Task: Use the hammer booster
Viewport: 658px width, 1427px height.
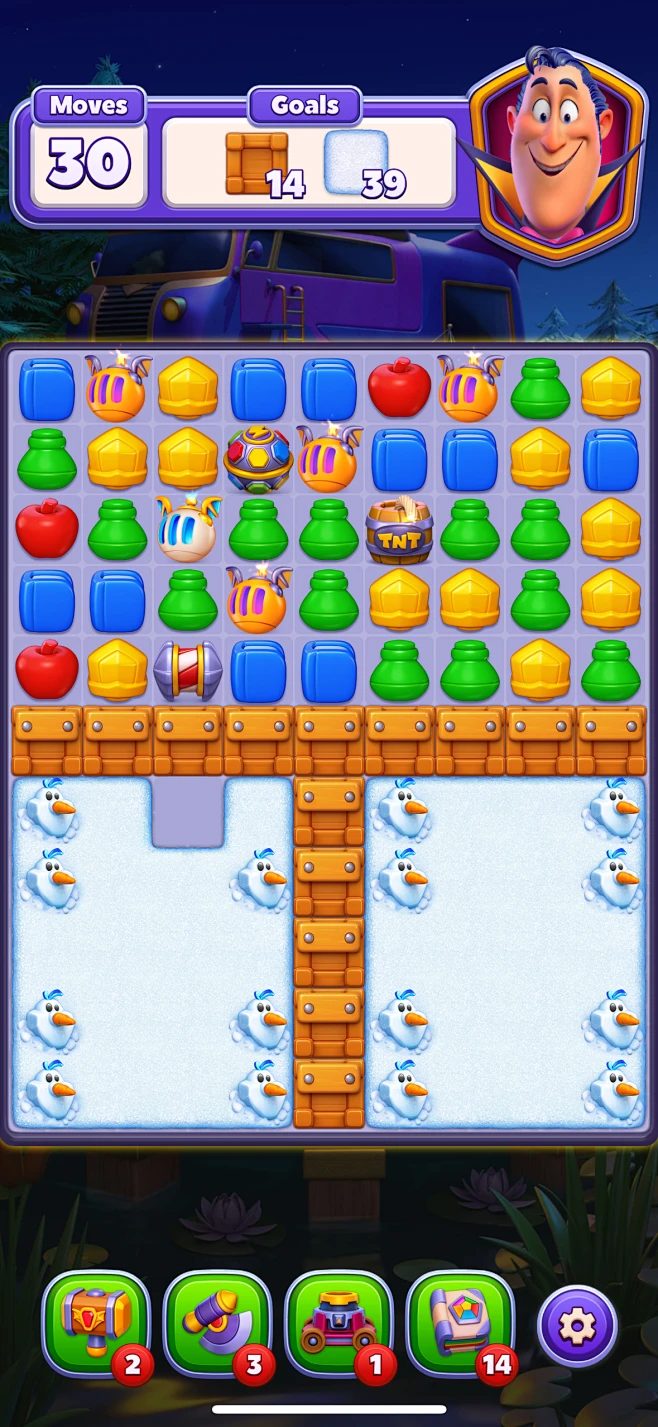Action: click(x=95, y=1324)
